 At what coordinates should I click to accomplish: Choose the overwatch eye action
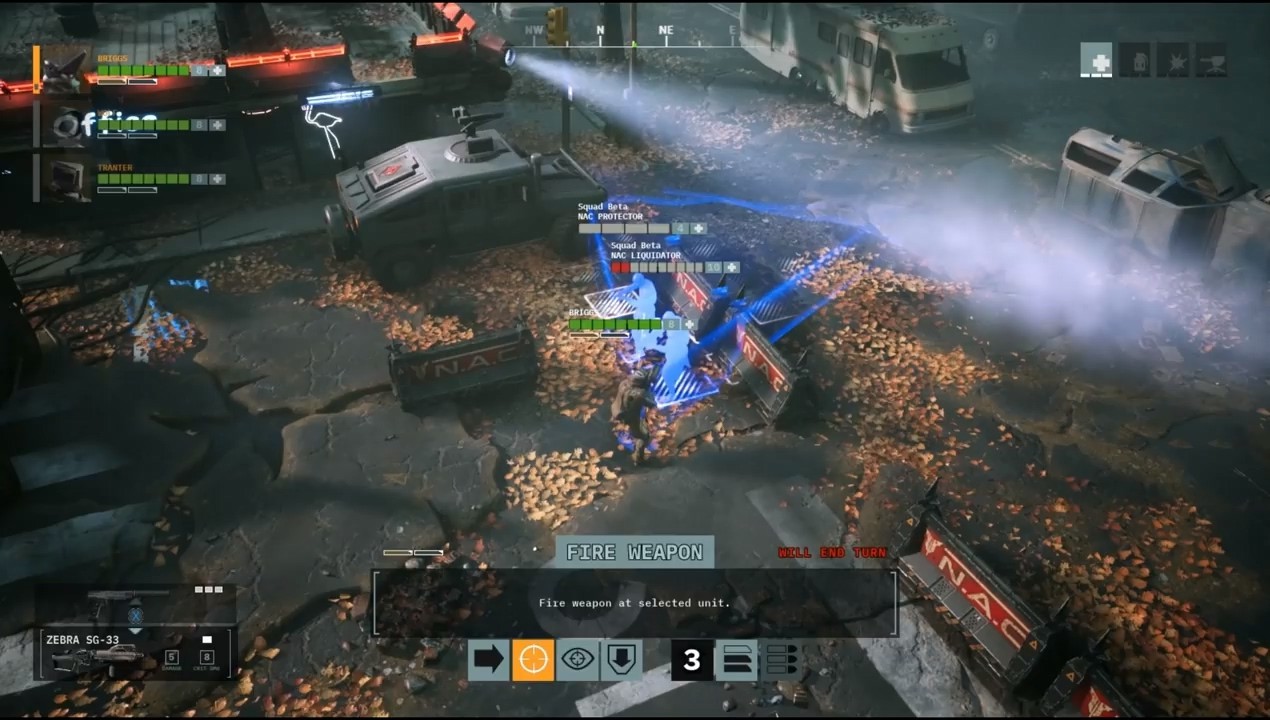pyautogui.click(x=578, y=661)
